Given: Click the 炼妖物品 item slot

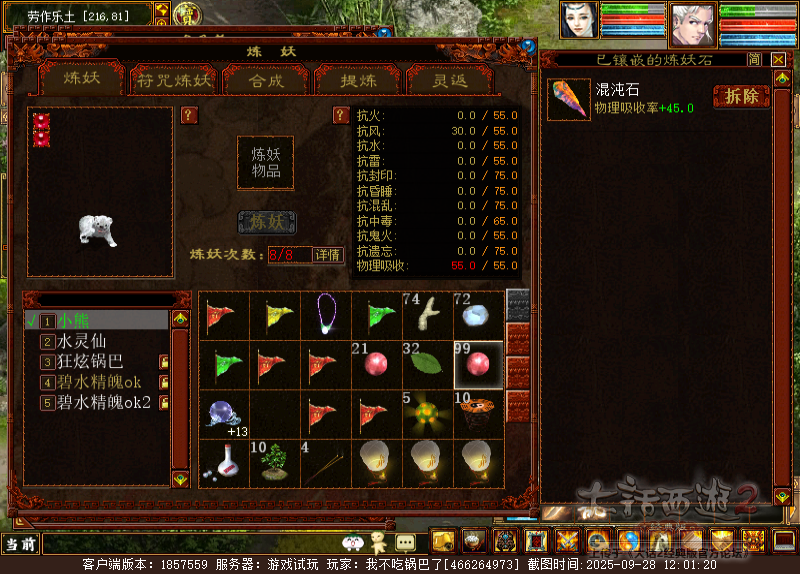Looking at the screenshot, I should tap(265, 163).
